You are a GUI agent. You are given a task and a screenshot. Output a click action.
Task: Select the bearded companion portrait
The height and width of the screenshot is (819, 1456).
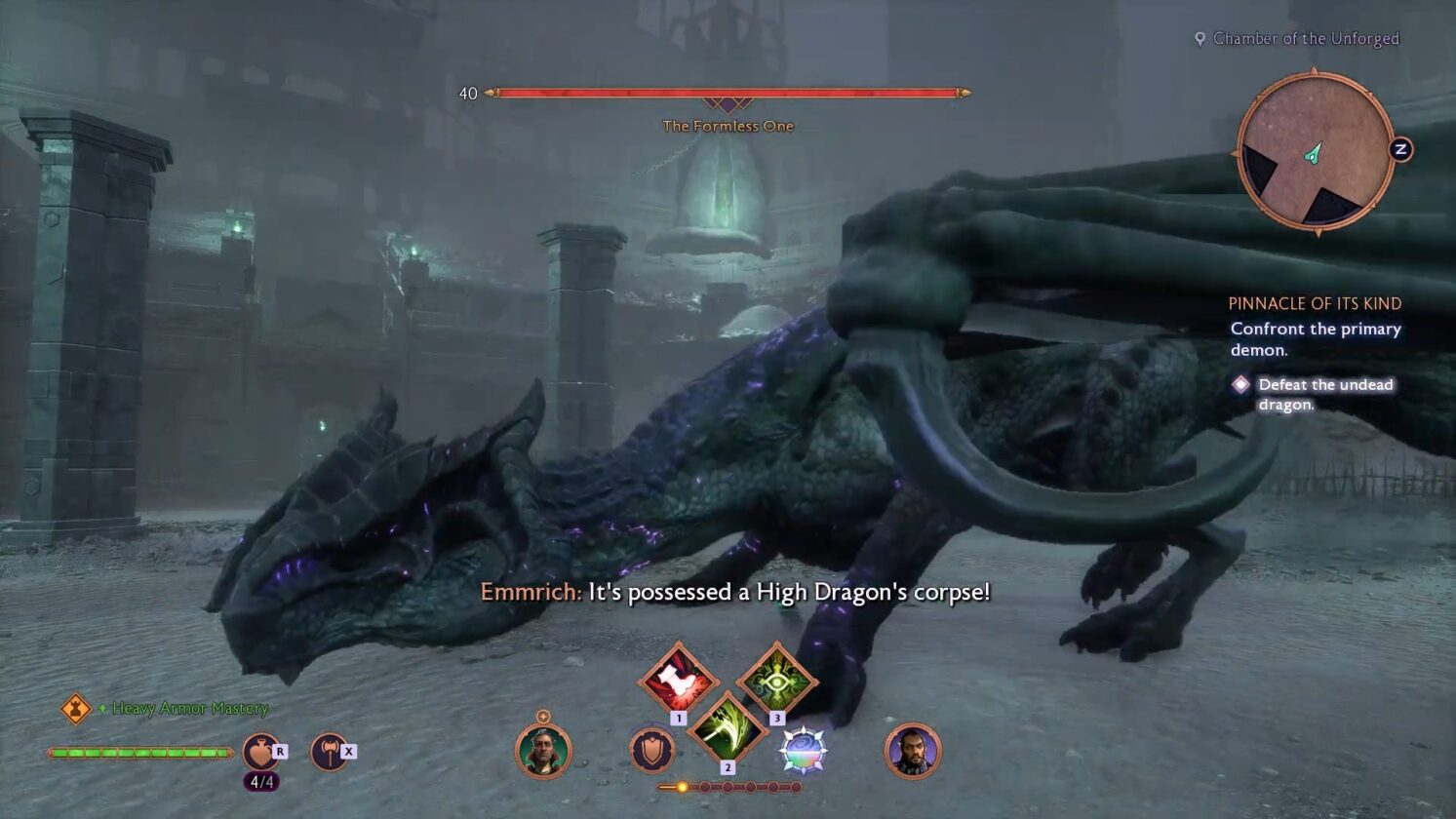(x=913, y=751)
